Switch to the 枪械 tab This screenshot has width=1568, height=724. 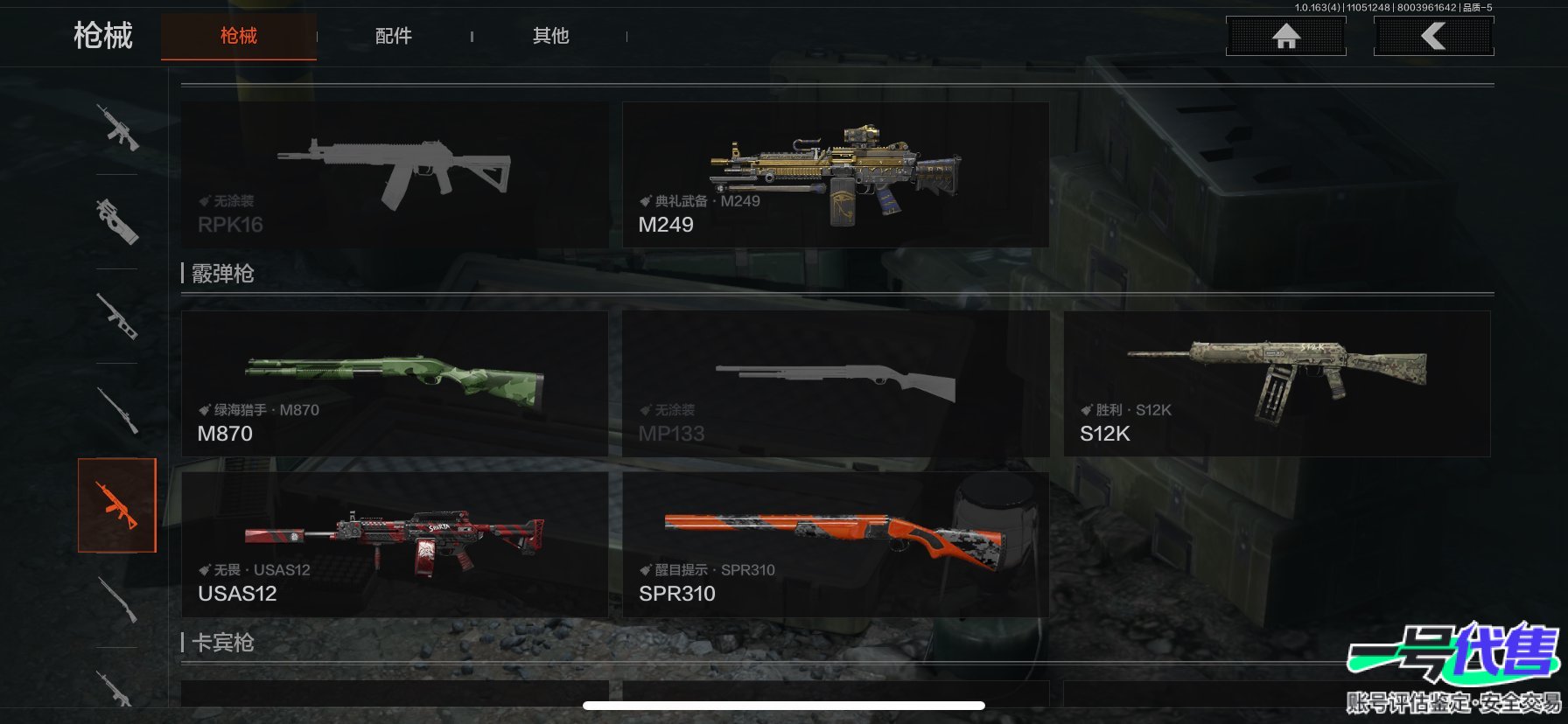pos(238,36)
